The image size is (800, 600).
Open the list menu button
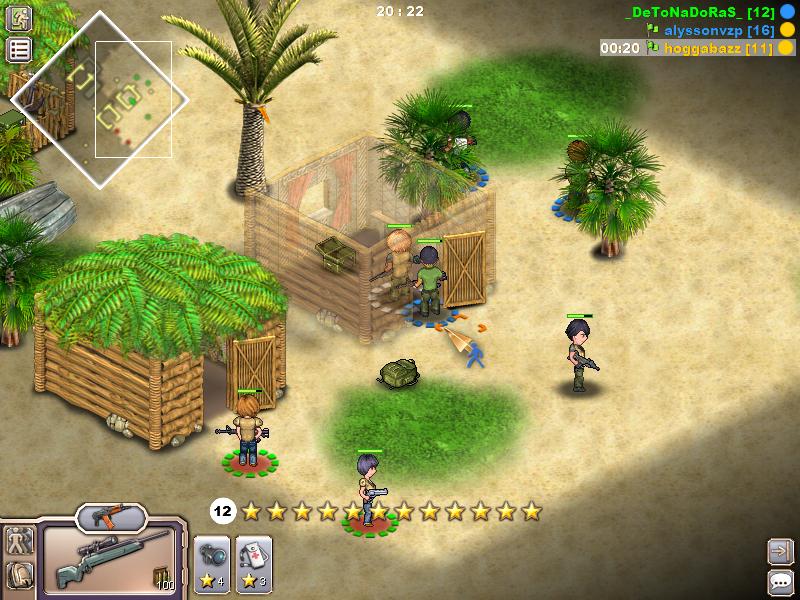19,50
